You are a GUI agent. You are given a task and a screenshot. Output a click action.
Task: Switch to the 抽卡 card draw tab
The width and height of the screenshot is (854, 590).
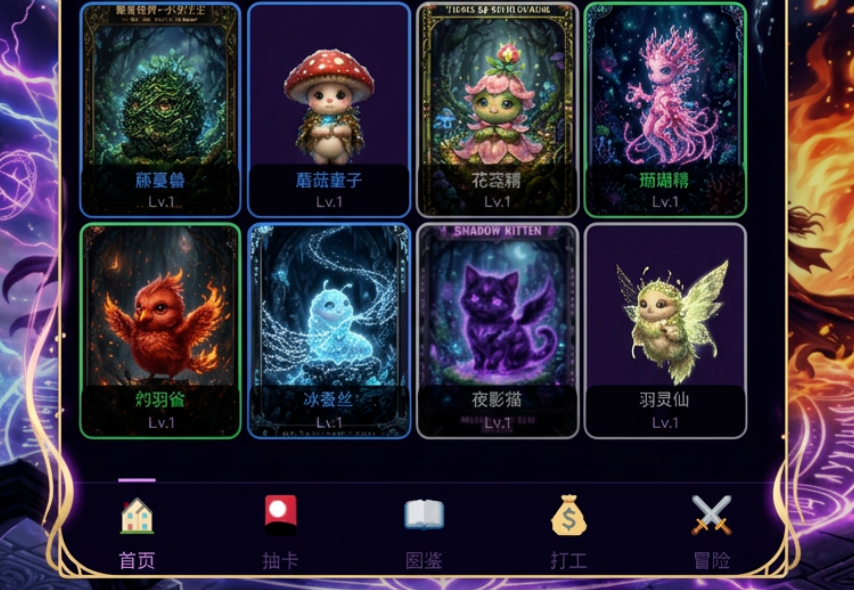click(x=280, y=533)
